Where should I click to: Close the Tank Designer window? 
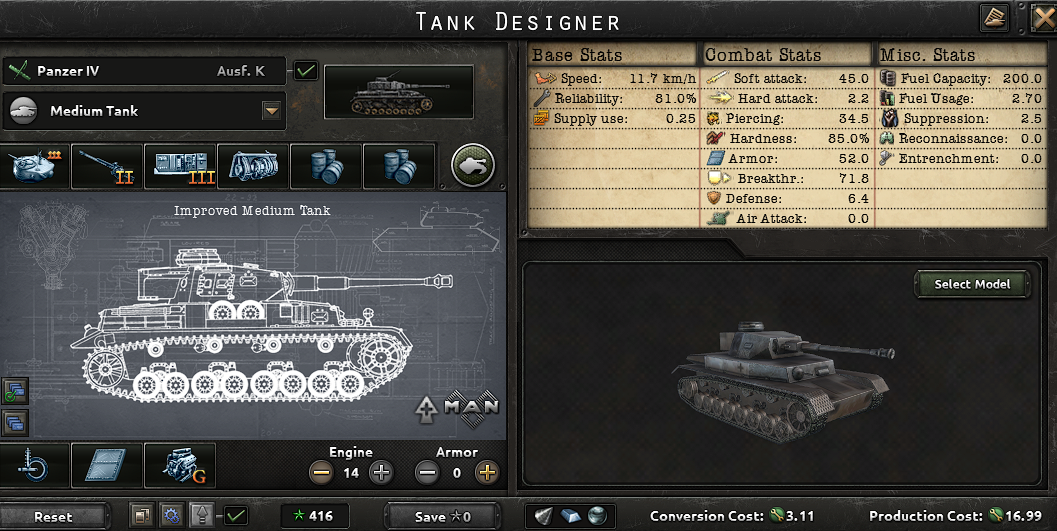[1045, 17]
